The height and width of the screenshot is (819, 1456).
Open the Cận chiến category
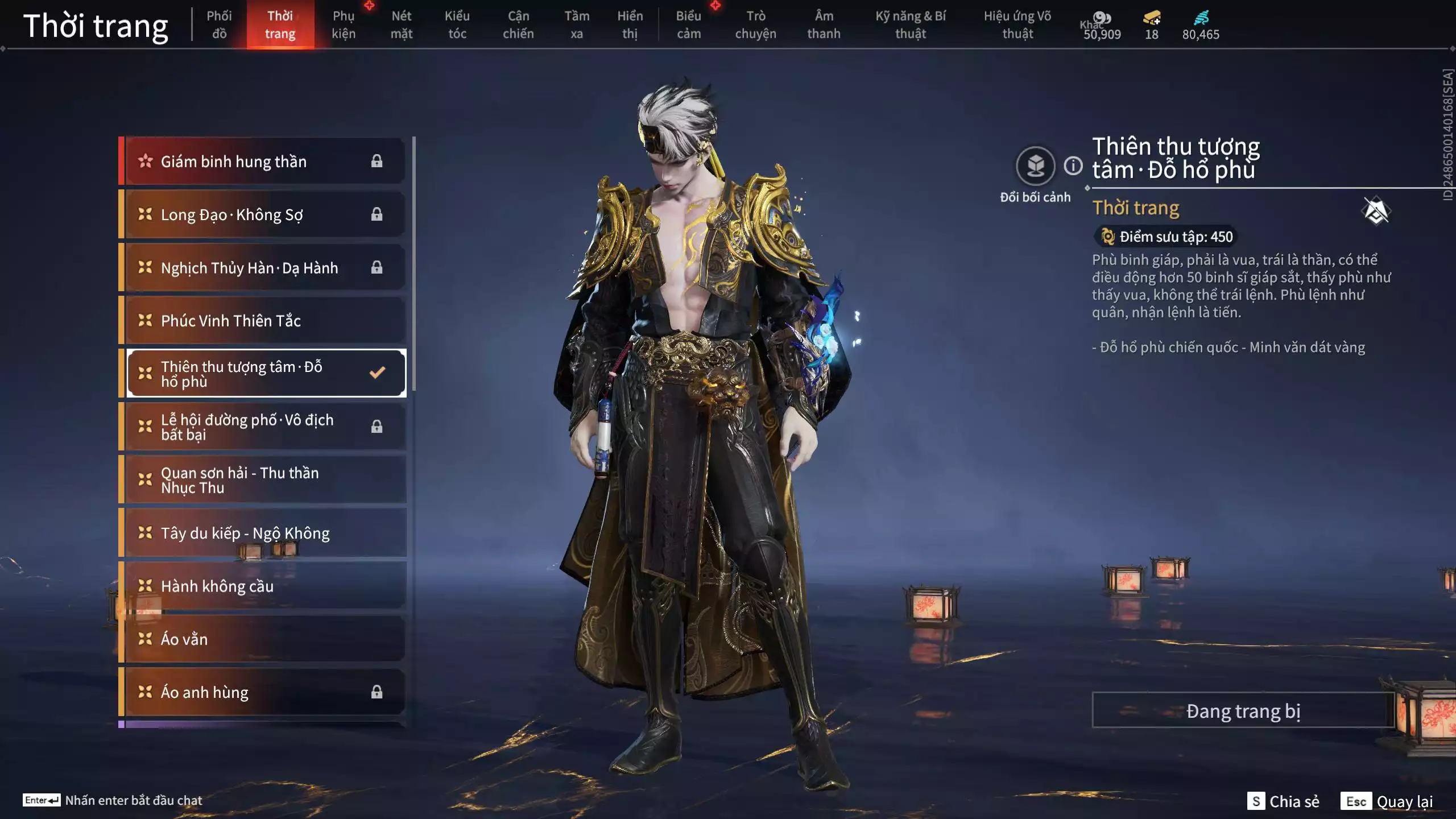518,25
